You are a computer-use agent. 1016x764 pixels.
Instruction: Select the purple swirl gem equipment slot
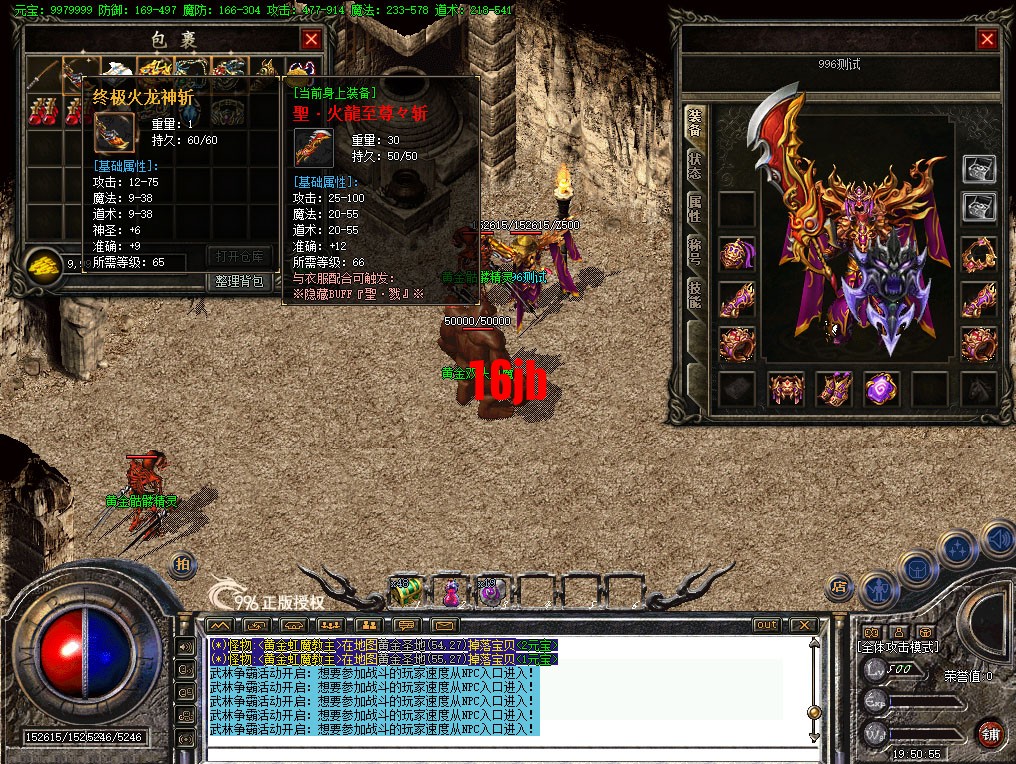tap(881, 389)
